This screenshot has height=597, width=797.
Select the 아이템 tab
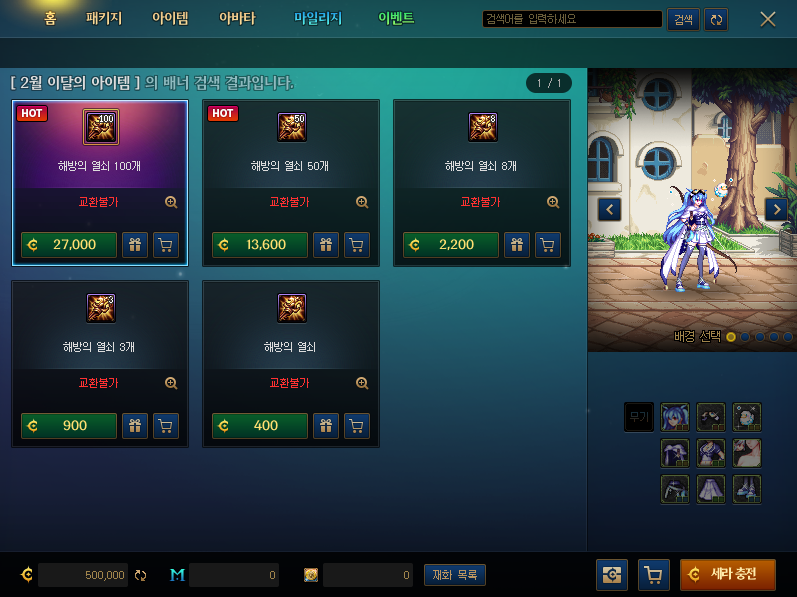point(170,18)
